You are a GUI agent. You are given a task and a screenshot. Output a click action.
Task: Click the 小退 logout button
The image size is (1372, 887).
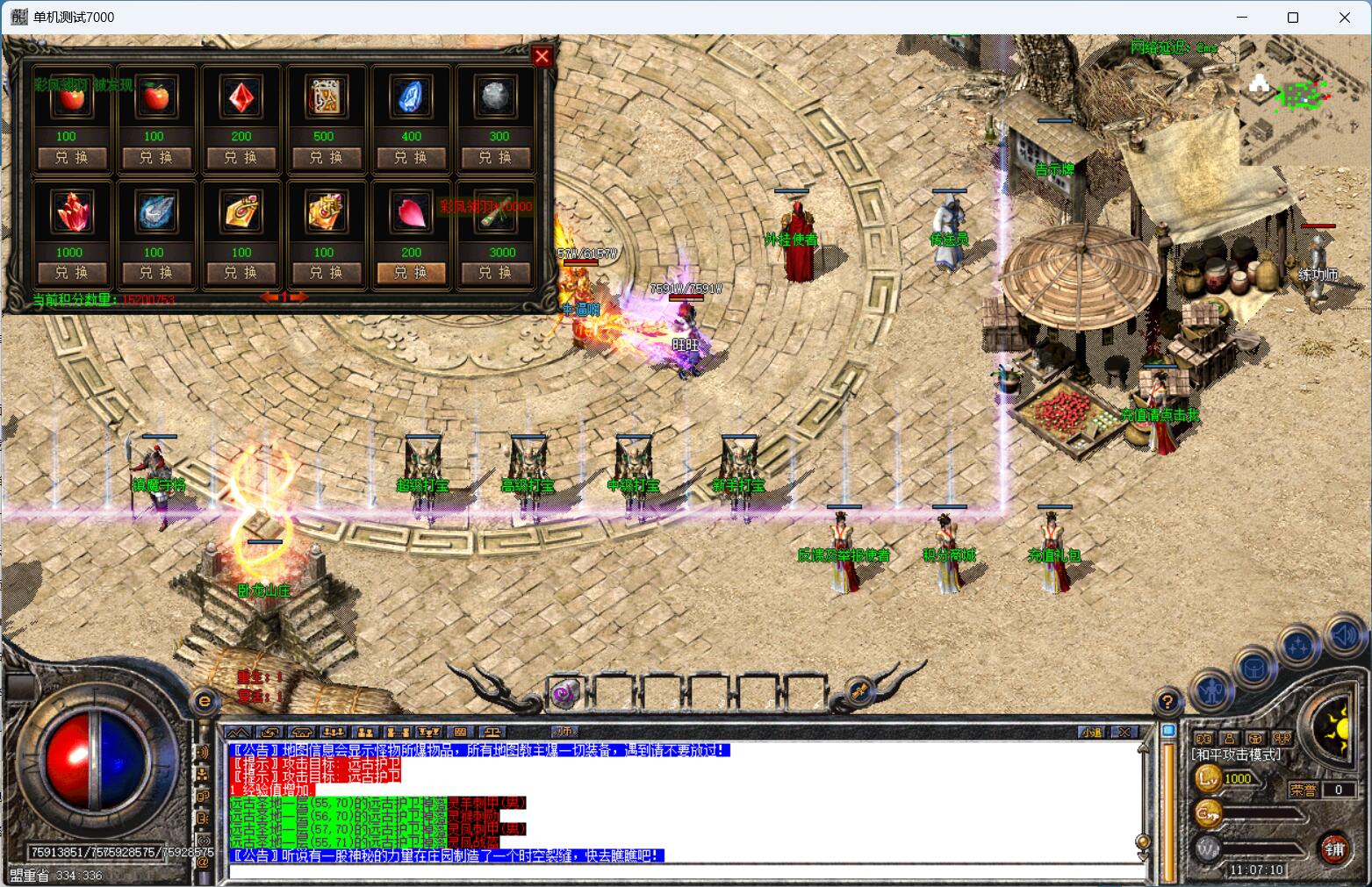pyautogui.click(x=1092, y=732)
